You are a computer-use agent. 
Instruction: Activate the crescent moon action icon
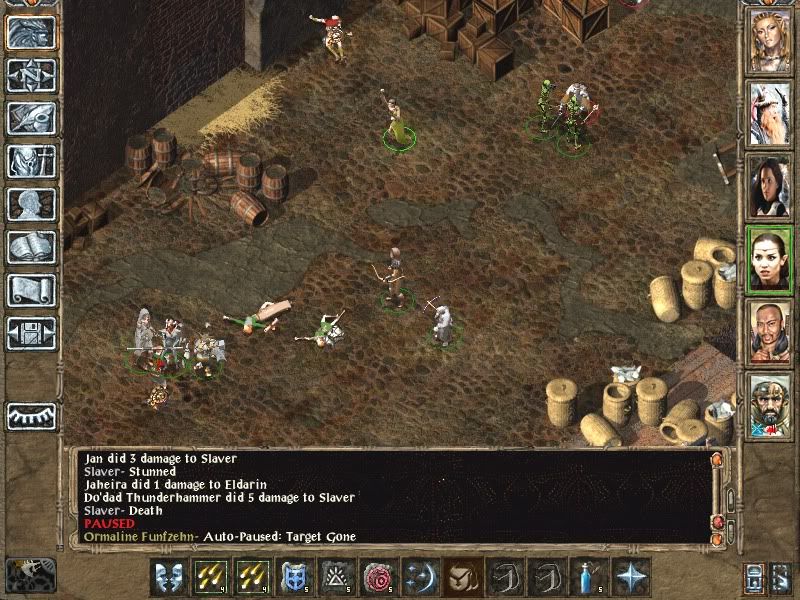(421, 577)
